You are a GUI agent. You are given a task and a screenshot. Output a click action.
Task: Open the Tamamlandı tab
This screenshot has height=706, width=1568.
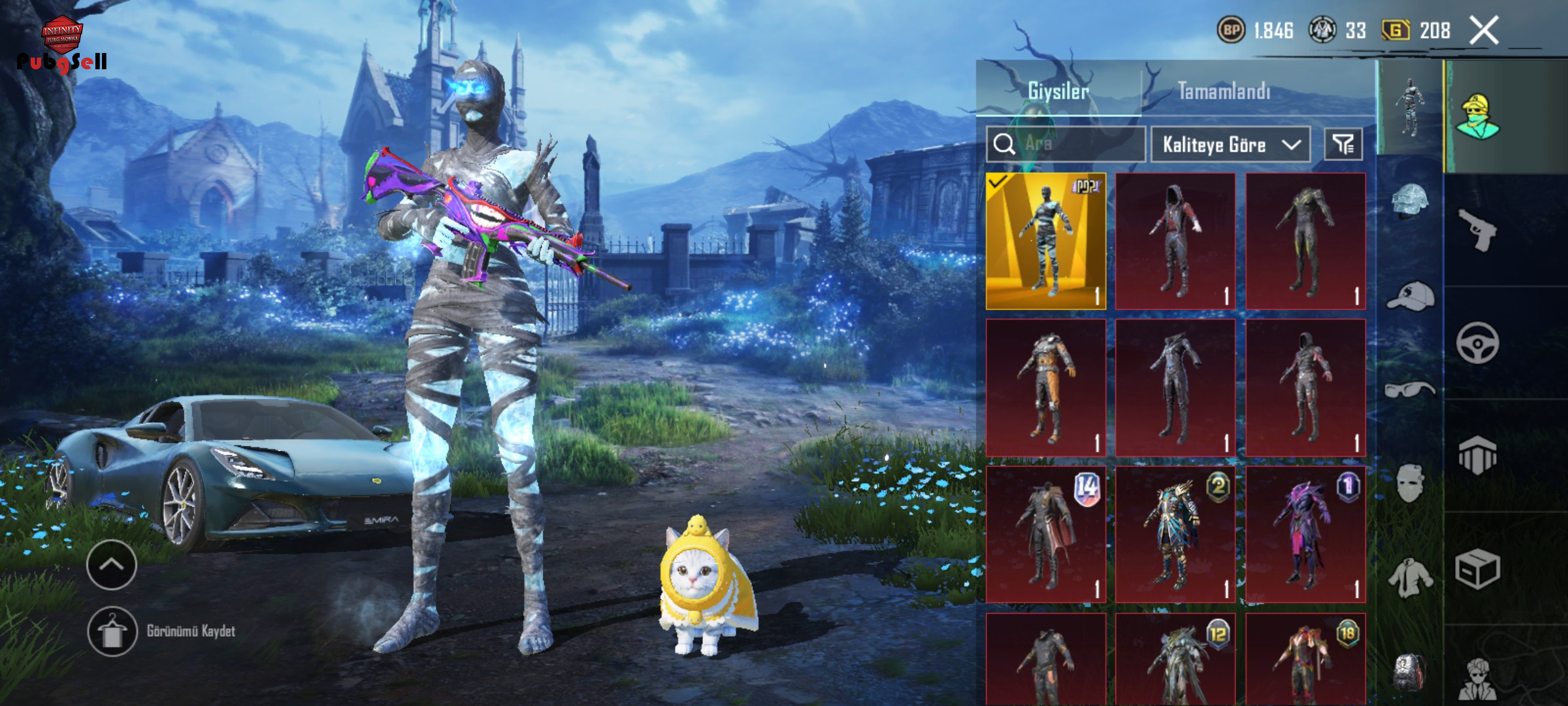point(1224,91)
